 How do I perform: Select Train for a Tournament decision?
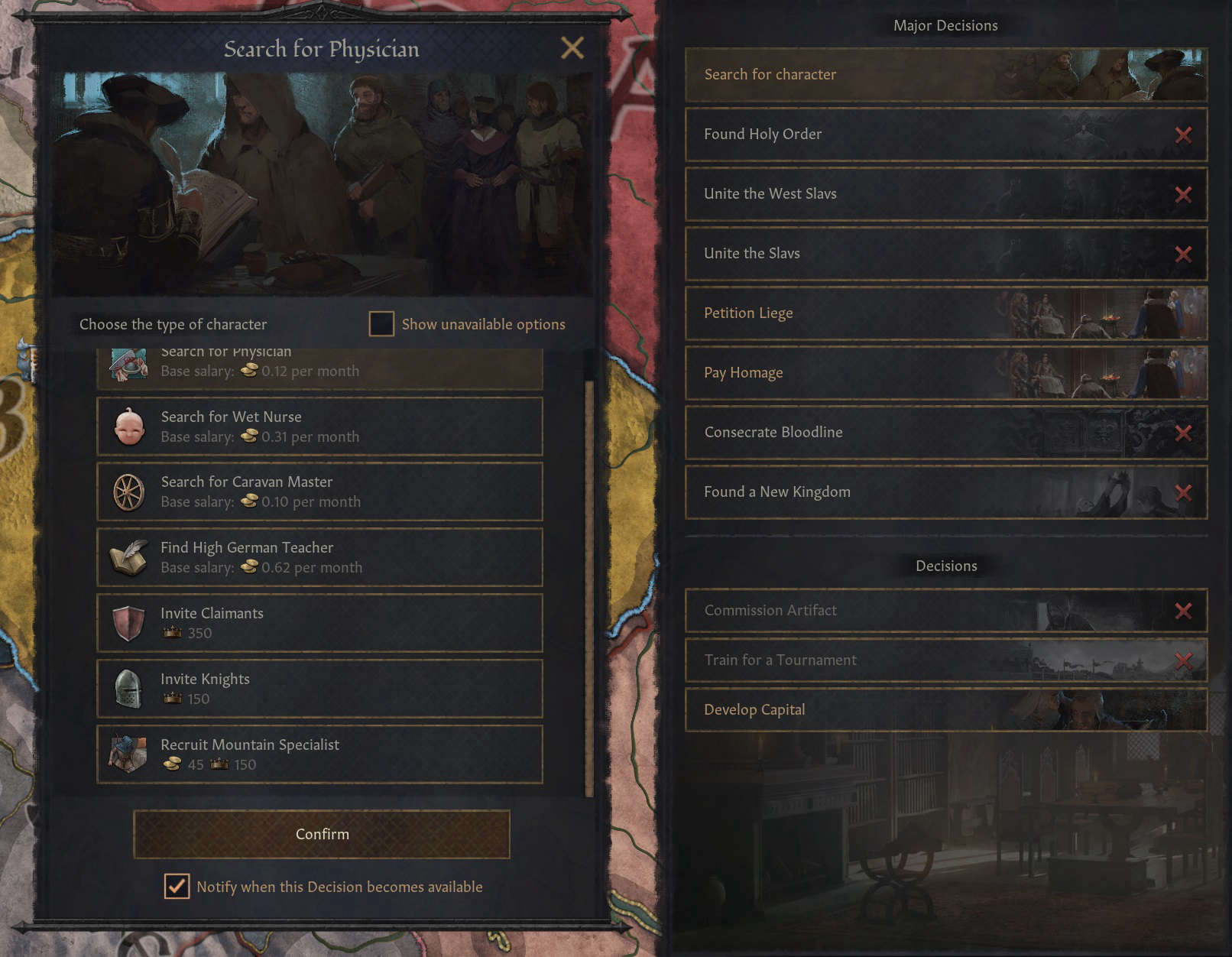pyautogui.click(x=945, y=660)
